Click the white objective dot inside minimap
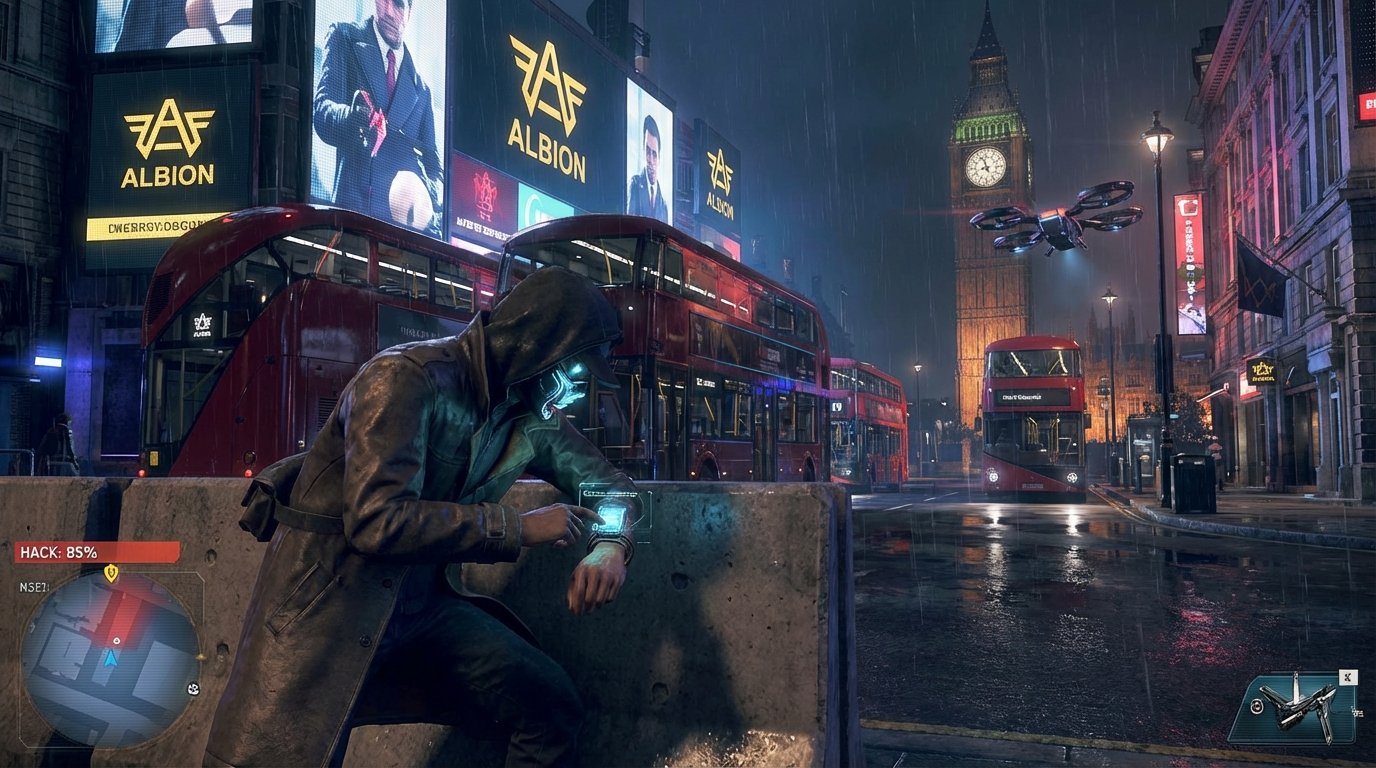Image resolution: width=1376 pixels, height=768 pixels. point(116,640)
